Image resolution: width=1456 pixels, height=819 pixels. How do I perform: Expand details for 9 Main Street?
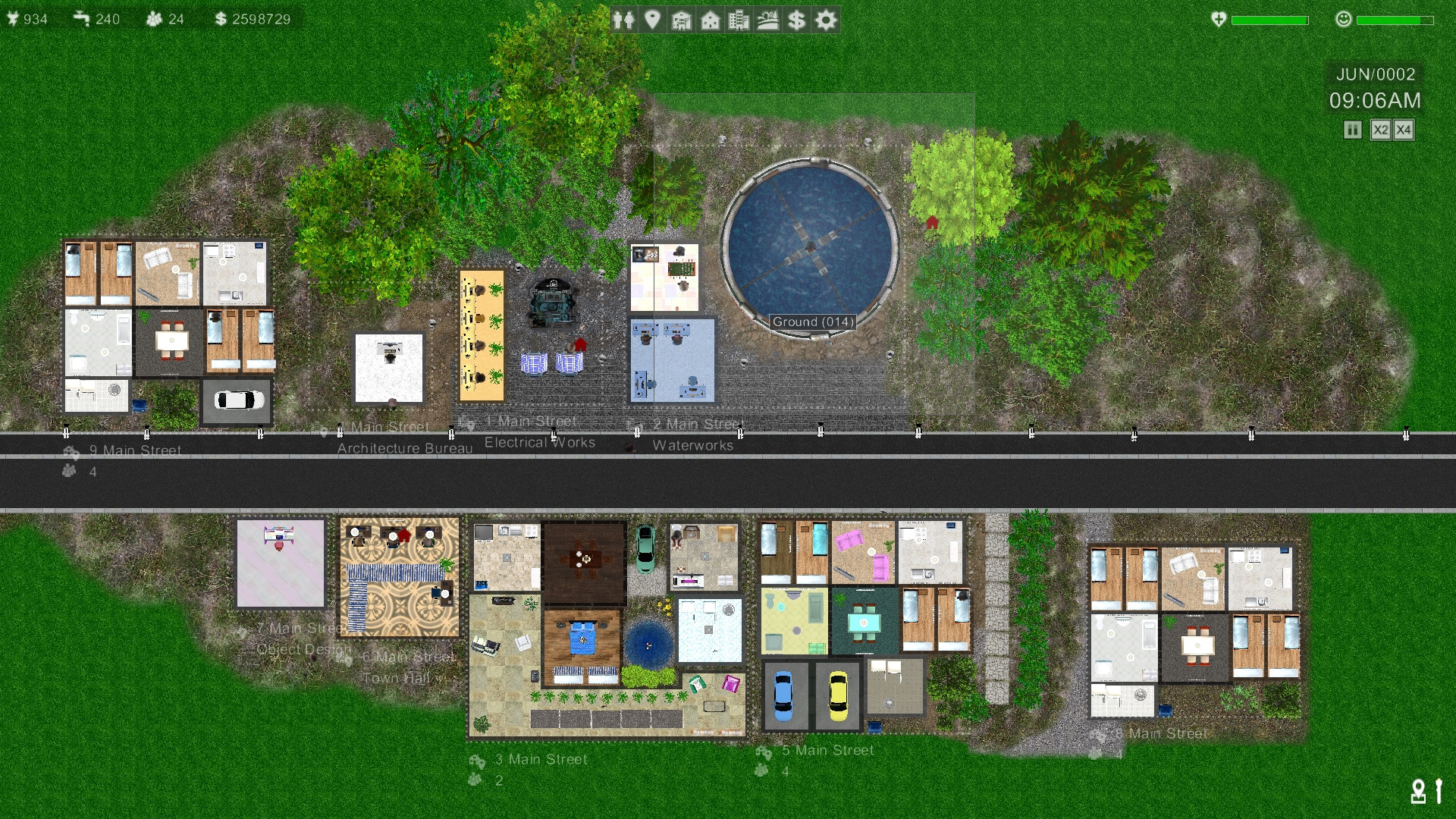coord(133,450)
